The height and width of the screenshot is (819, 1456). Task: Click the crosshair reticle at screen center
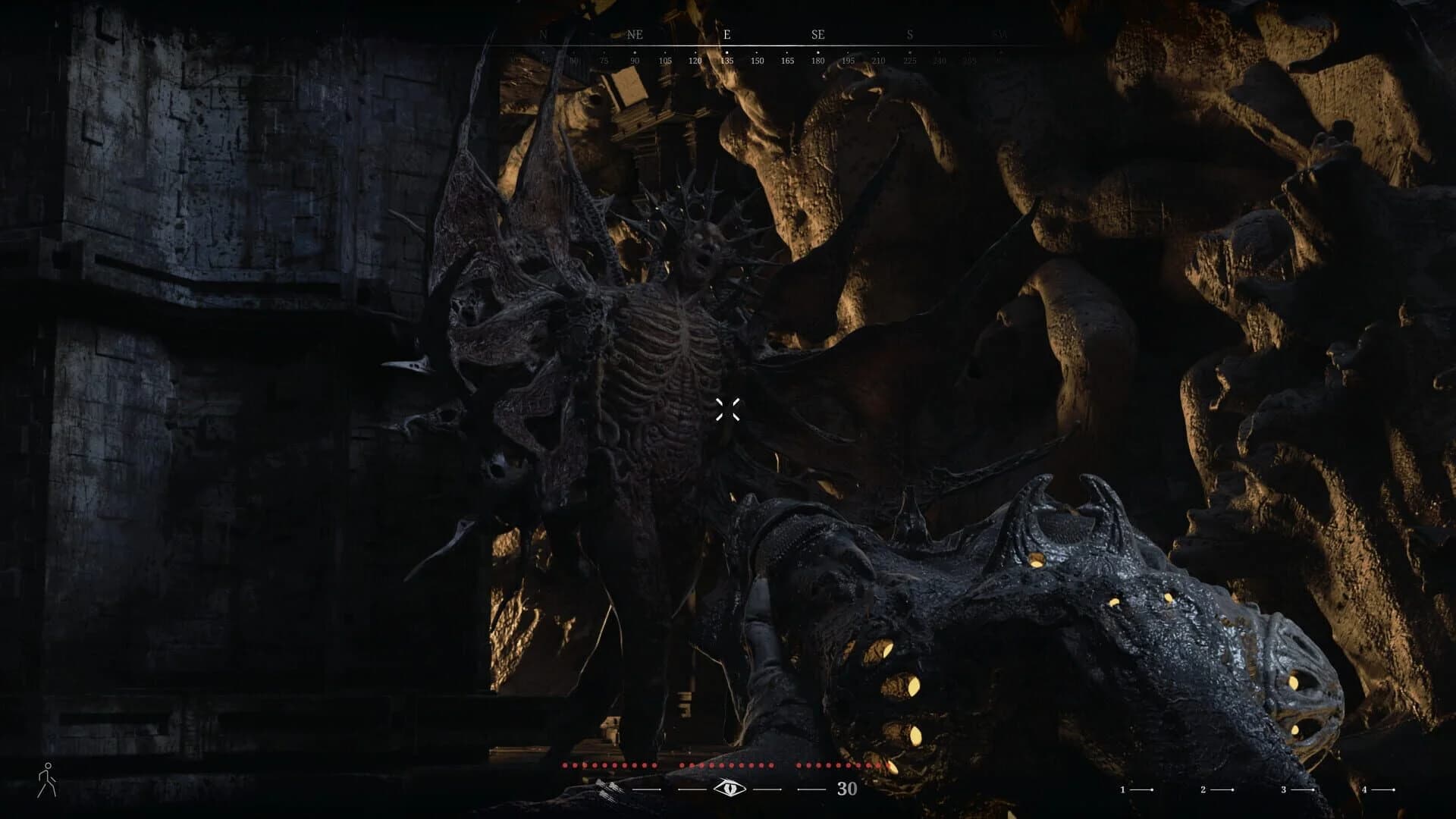click(x=728, y=409)
